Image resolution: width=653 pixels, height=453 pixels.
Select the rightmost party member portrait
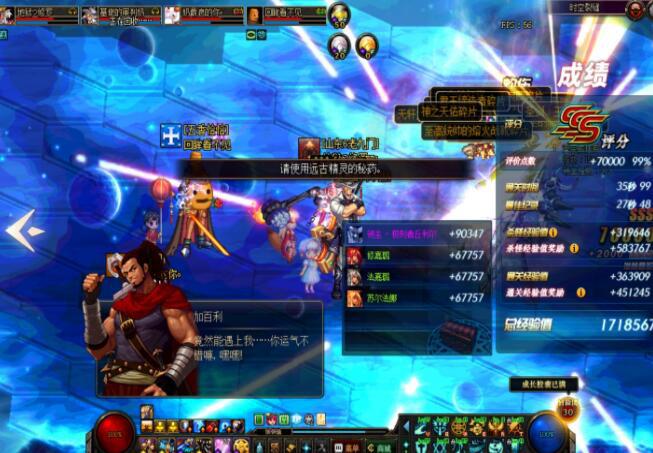pos(255,14)
